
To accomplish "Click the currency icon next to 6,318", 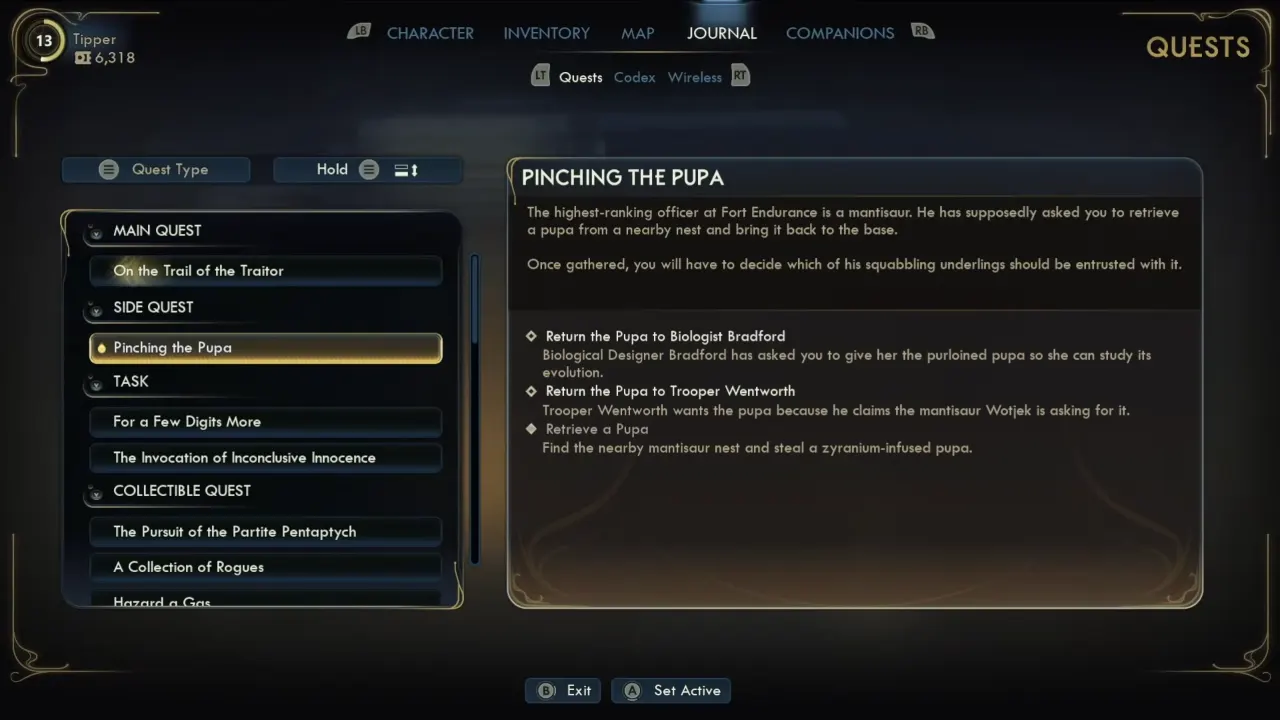I will pos(83,58).
